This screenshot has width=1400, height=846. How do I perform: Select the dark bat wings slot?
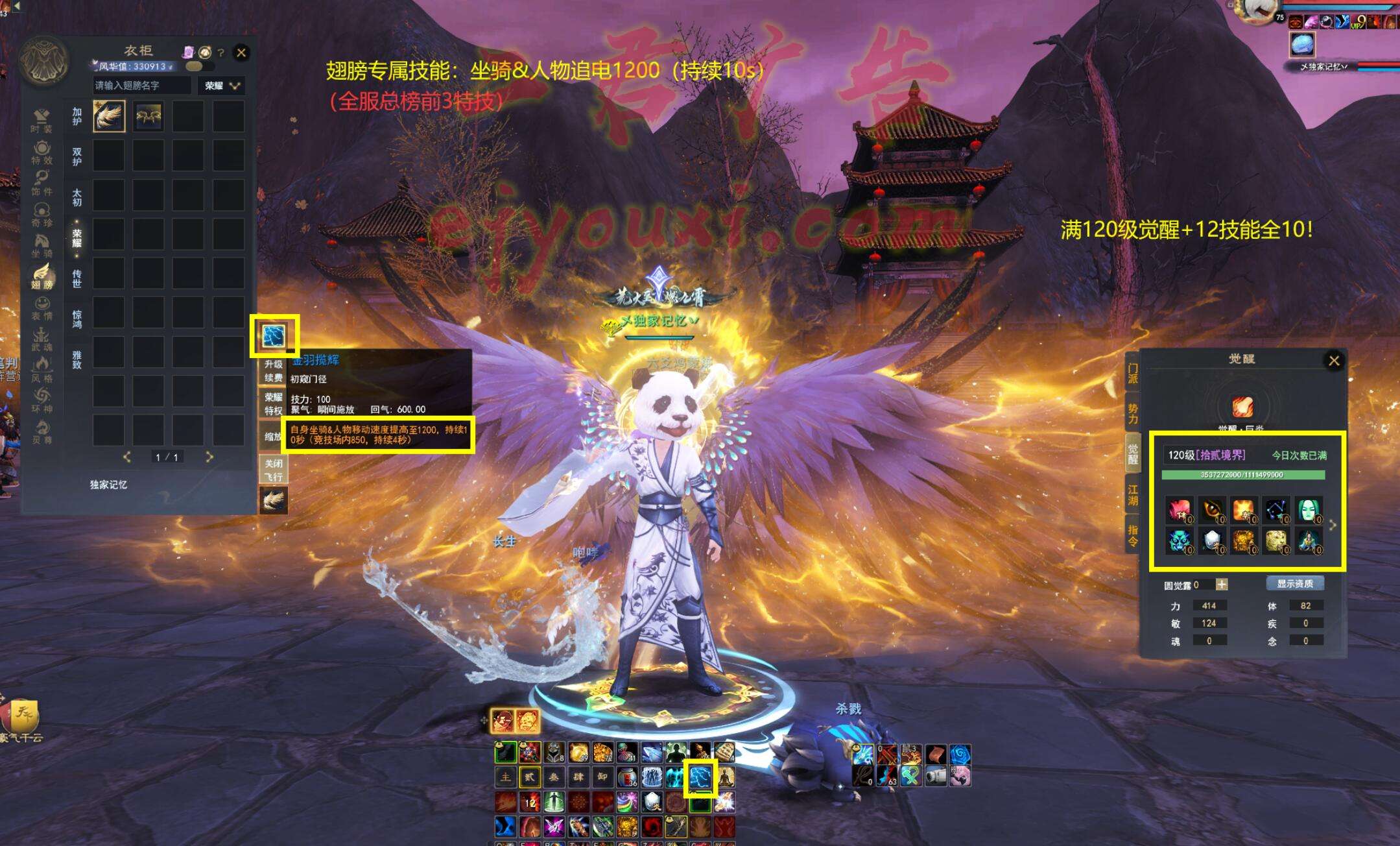(148, 116)
